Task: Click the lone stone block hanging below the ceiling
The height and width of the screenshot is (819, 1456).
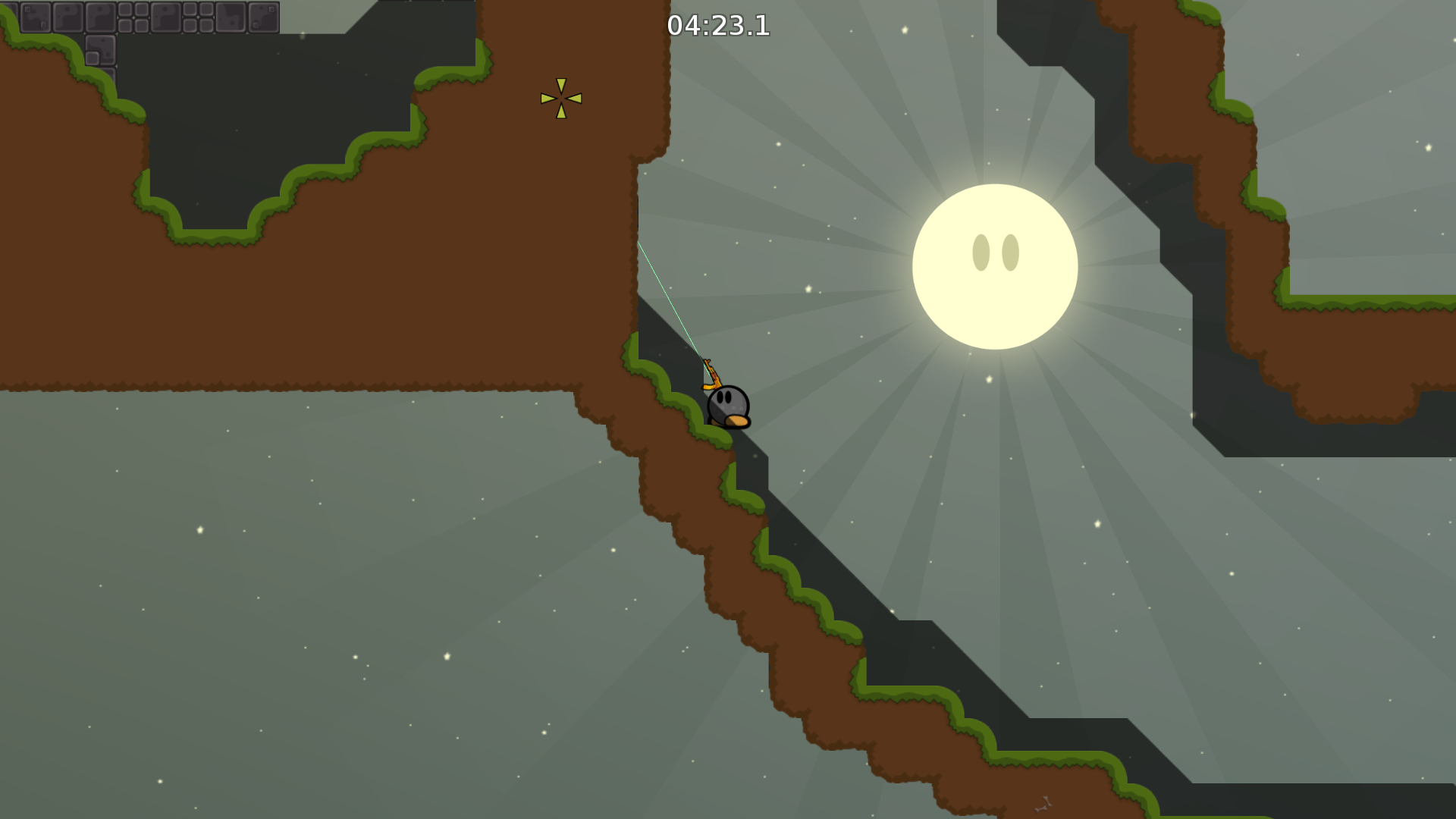Action: [x=99, y=51]
